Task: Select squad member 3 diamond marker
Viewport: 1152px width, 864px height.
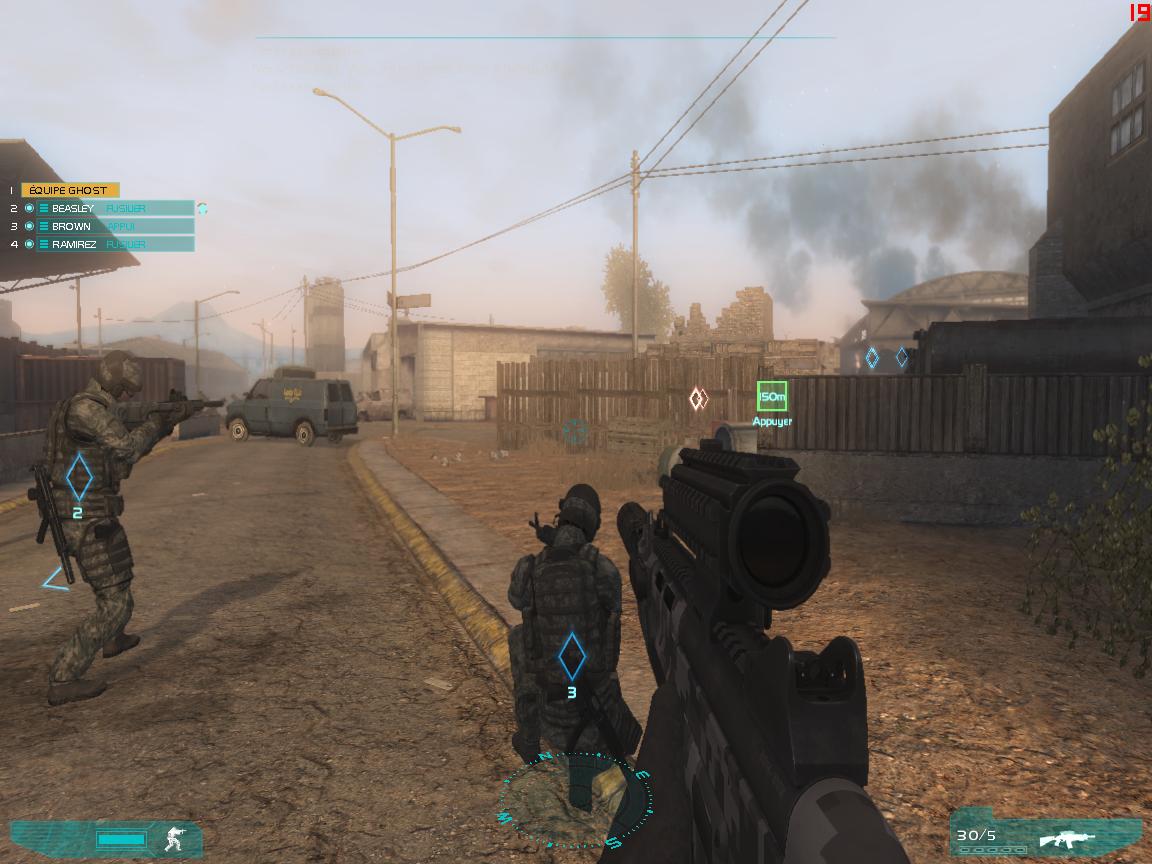Action: pyautogui.click(x=571, y=656)
